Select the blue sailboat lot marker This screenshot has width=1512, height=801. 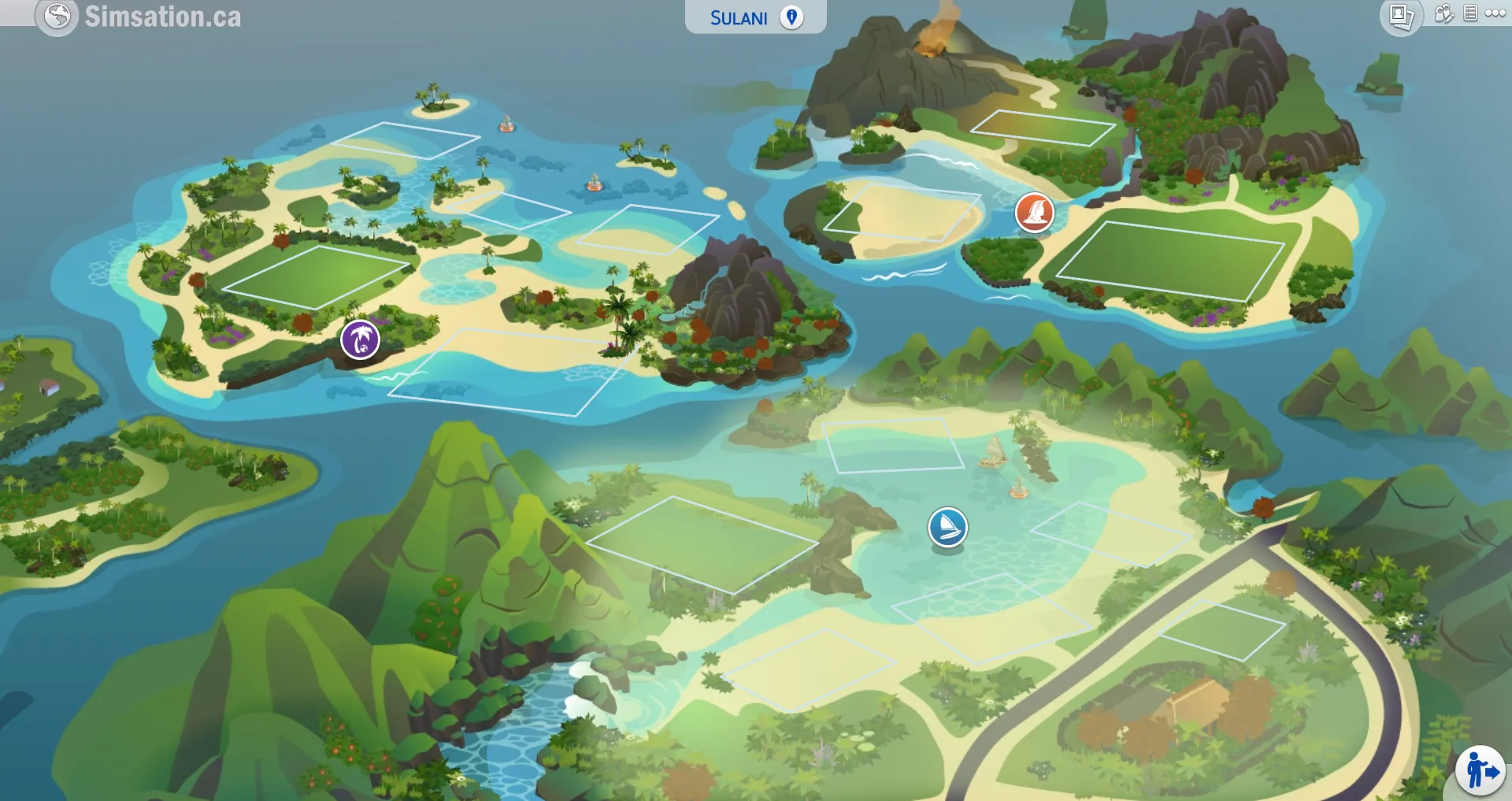(949, 527)
